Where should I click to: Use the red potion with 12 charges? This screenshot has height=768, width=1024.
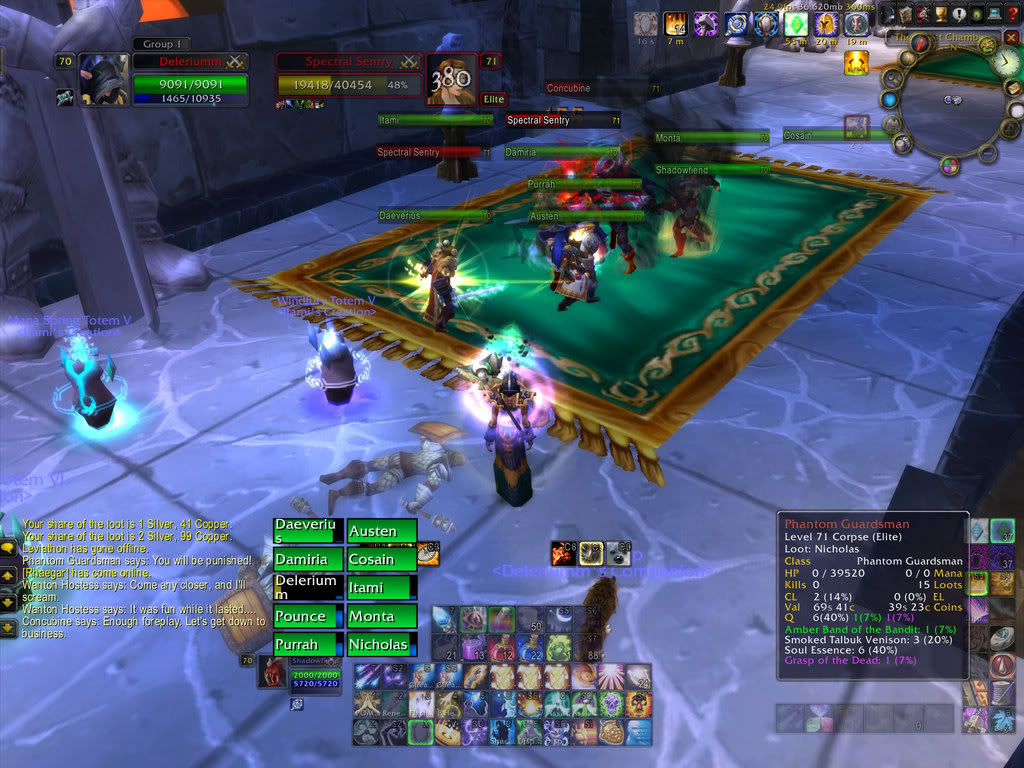(501, 648)
